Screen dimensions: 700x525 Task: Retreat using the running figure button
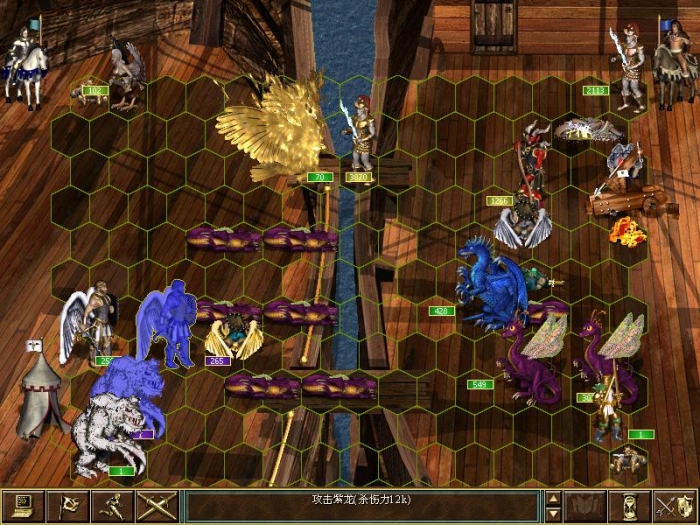110,506
